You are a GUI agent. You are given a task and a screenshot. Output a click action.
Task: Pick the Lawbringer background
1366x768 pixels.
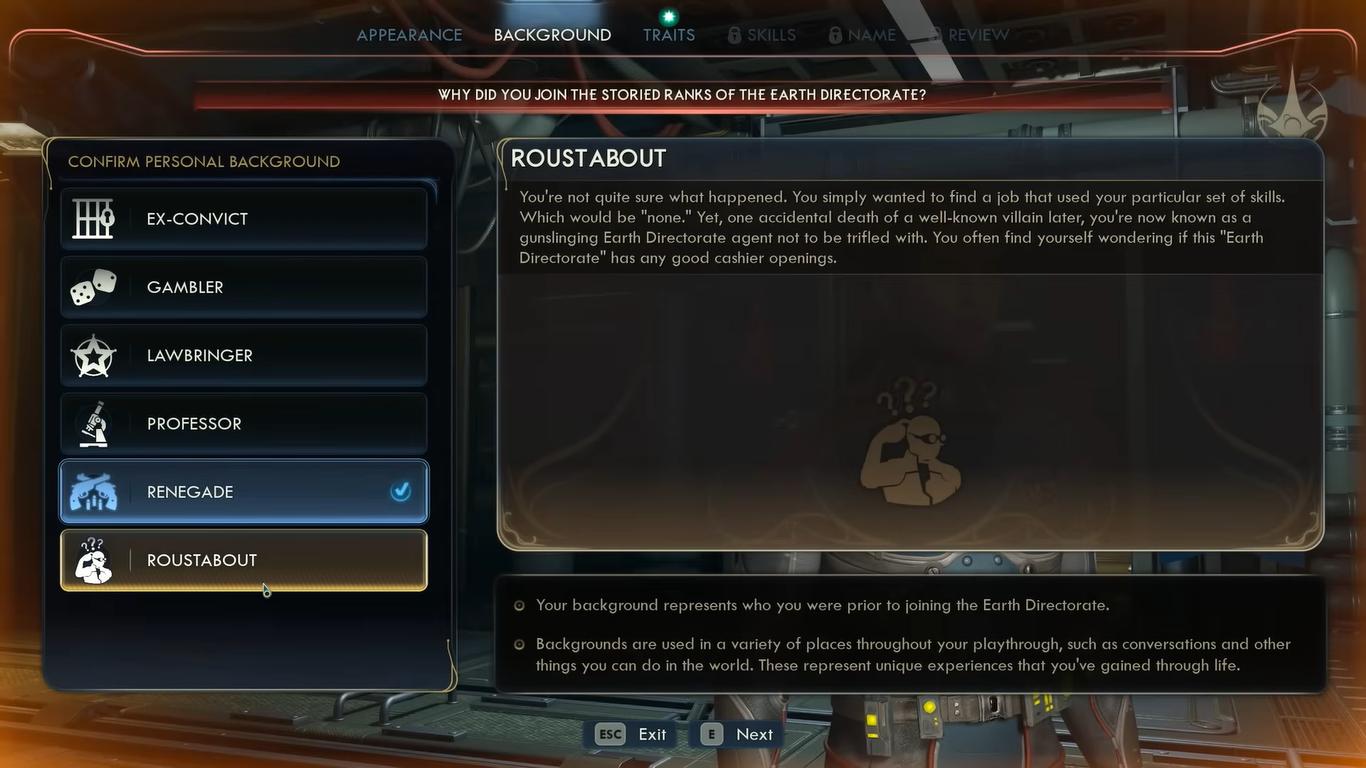243,355
